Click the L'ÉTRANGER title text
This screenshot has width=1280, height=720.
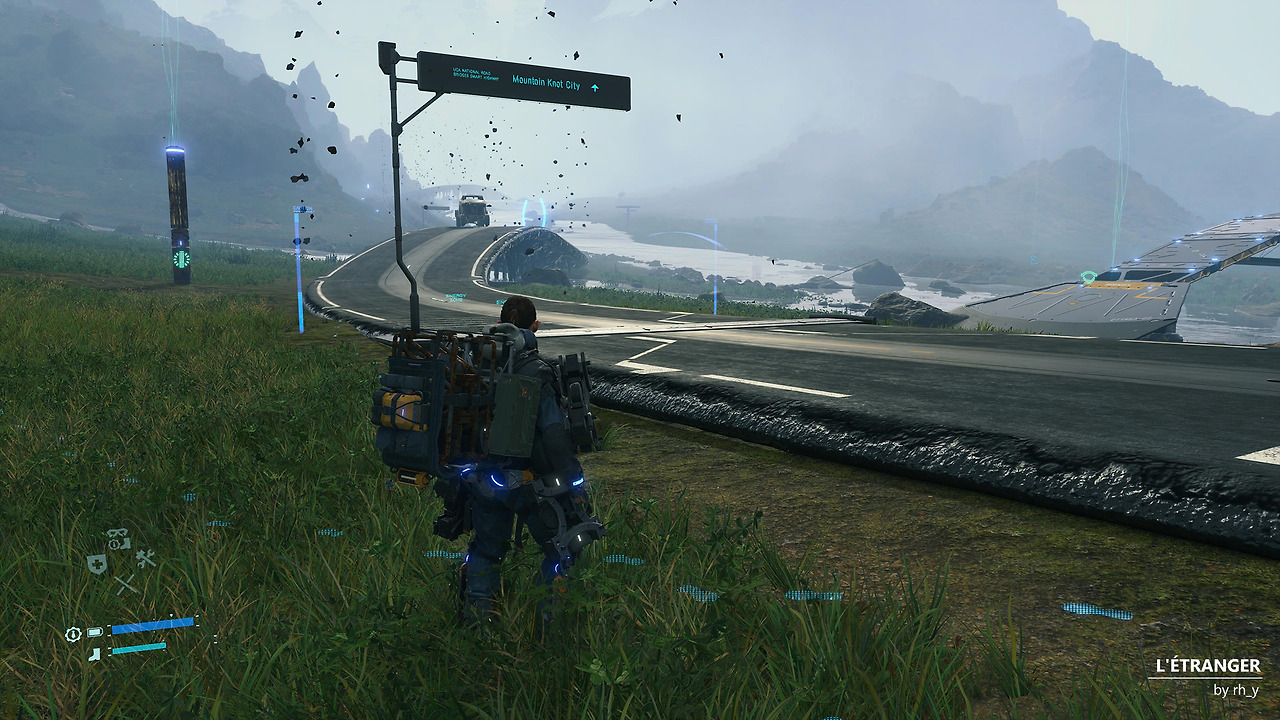(1208, 664)
